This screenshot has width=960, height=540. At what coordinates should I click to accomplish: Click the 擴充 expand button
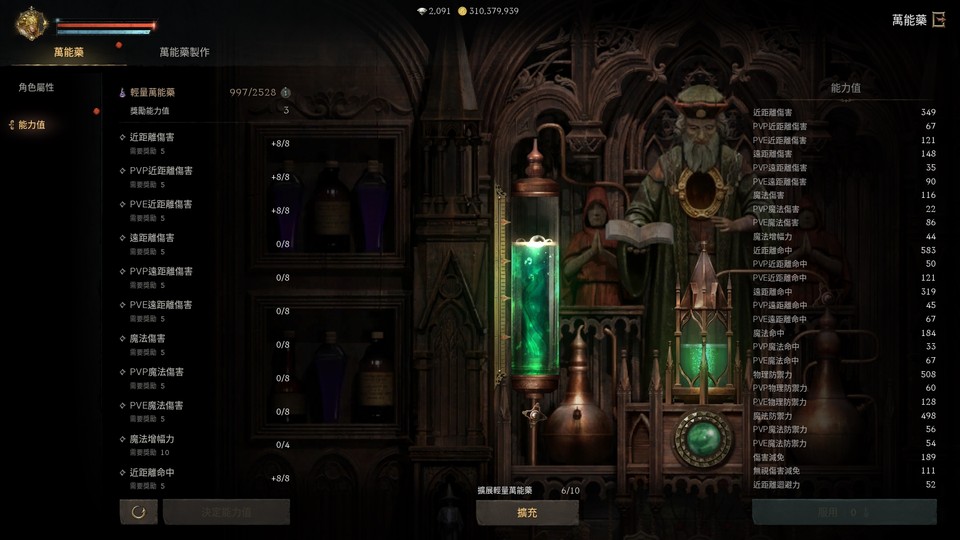(527, 512)
